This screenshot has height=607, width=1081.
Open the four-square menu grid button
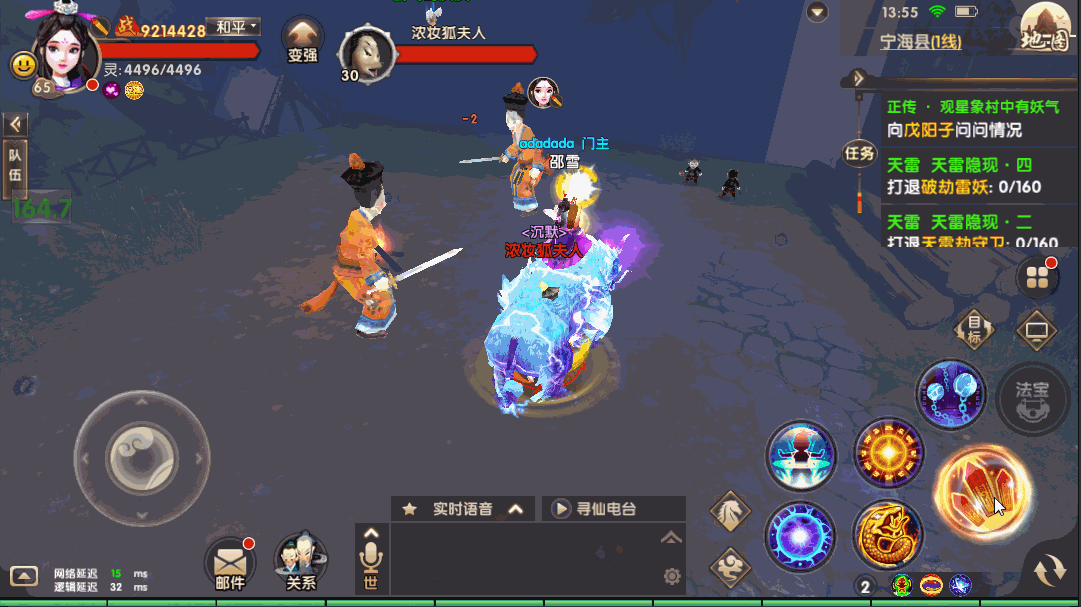pos(1036,278)
